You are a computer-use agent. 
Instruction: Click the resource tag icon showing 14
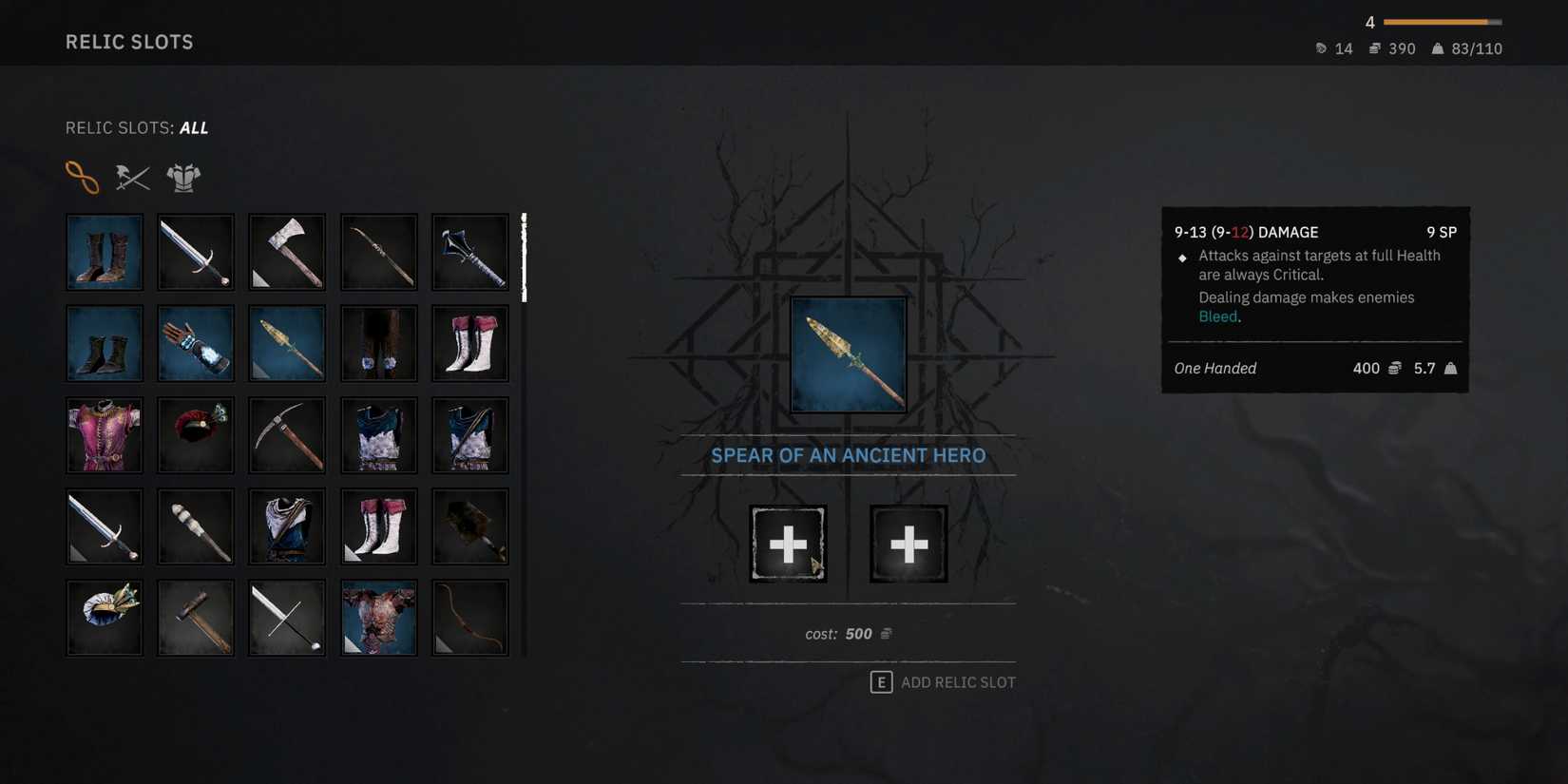tap(1320, 48)
